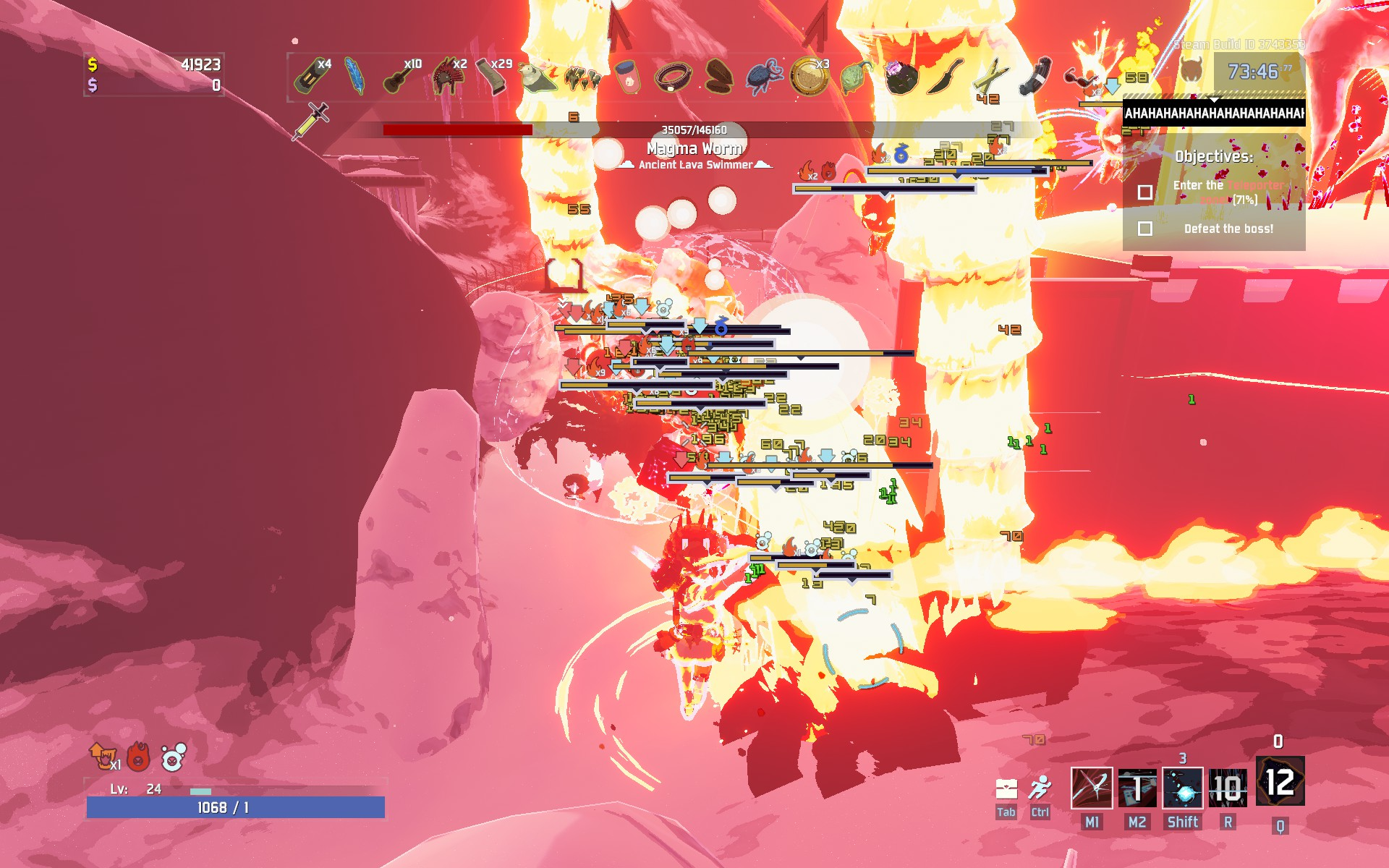Click the x29 stacked scarf item icon
Viewport: 1389px width, 868px height.
tap(492, 77)
